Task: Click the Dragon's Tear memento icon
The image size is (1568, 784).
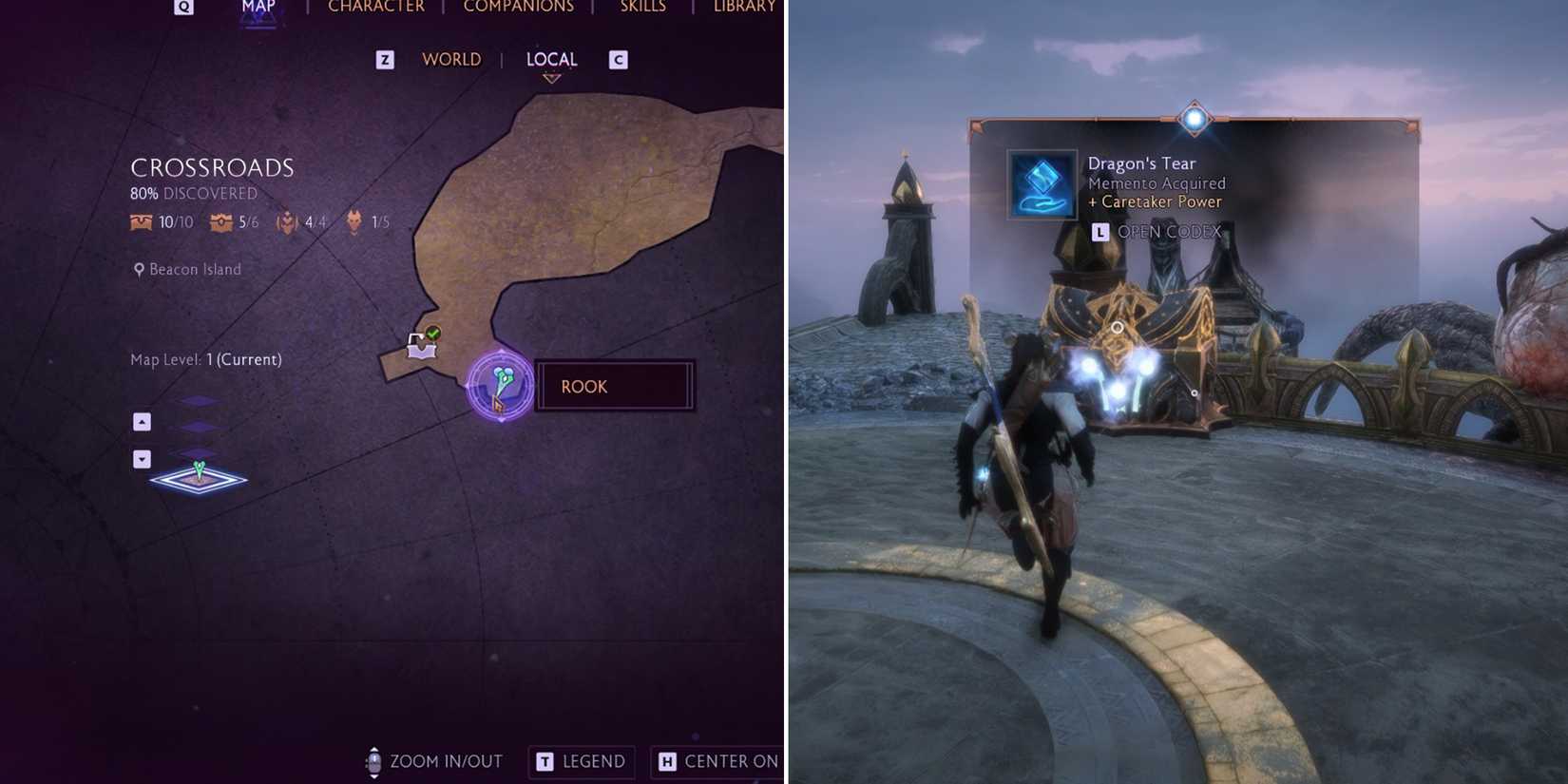Action: (1042, 182)
